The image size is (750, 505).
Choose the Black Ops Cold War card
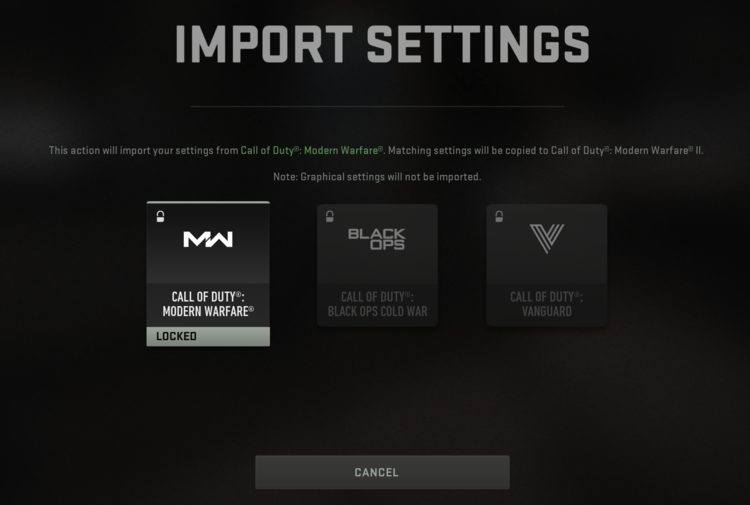[x=377, y=265]
